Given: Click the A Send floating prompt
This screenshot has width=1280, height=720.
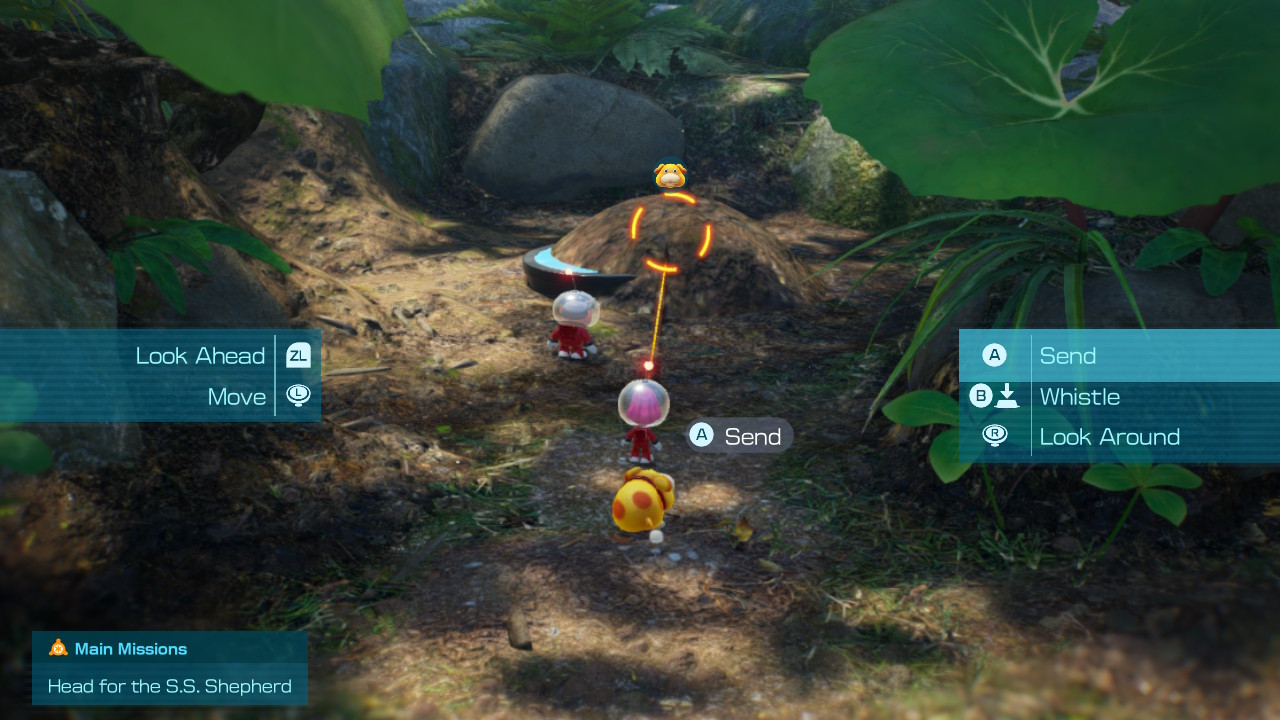Looking at the screenshot, I should (738, 435).
